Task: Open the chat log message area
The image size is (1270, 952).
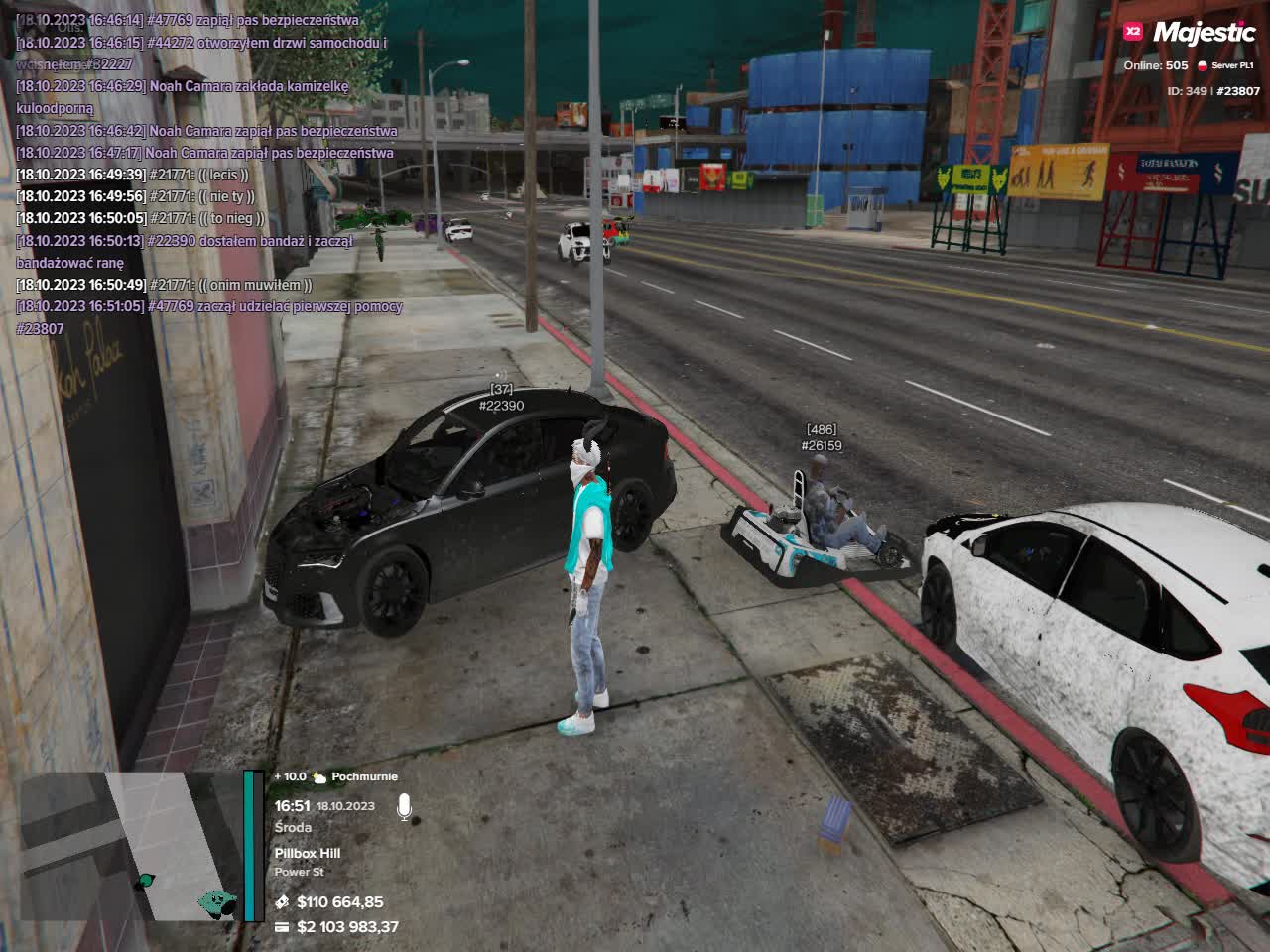Action: tap(208, 175)
